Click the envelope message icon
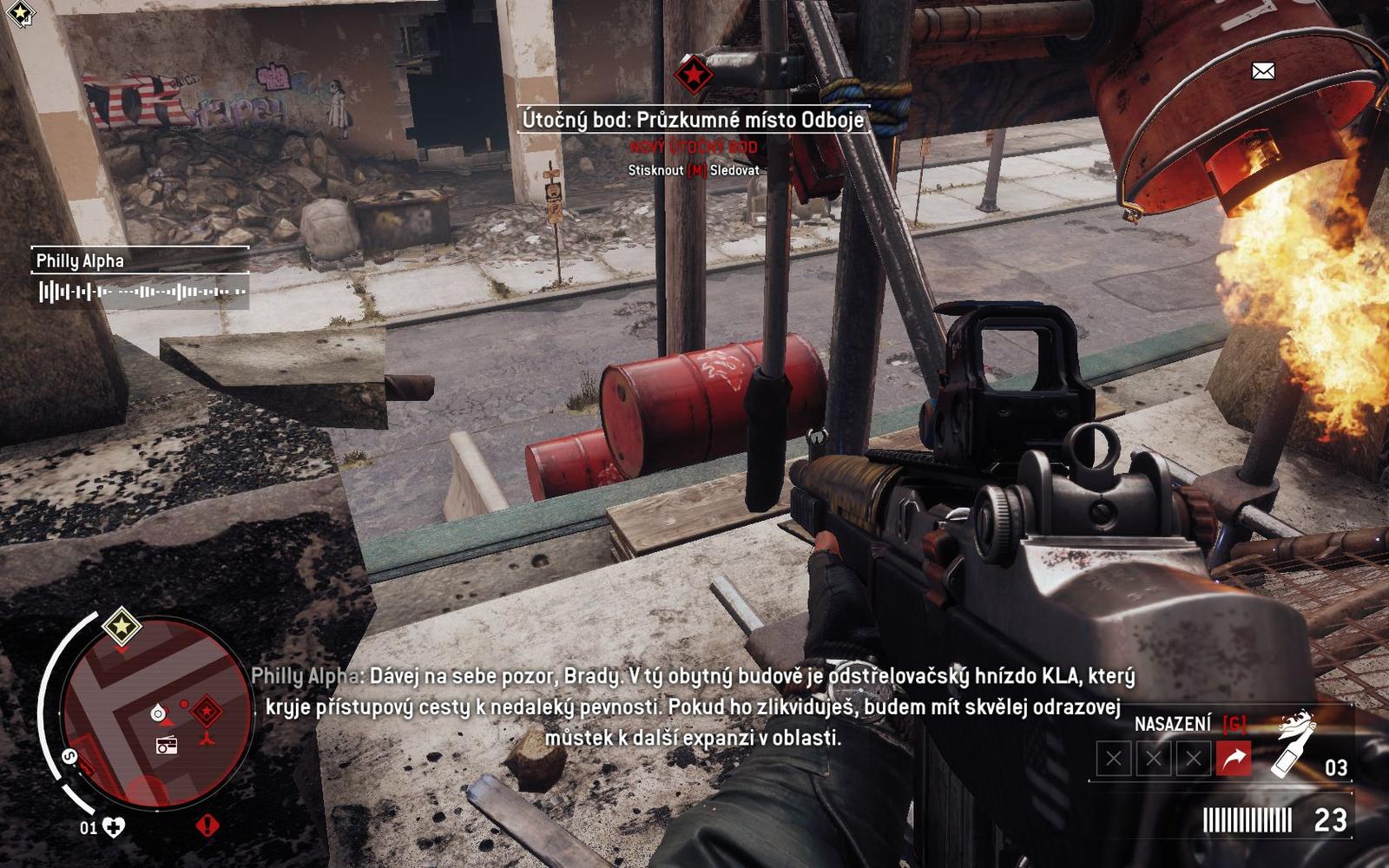This screenshot has height=868, width=1389. coord(1263,71)
